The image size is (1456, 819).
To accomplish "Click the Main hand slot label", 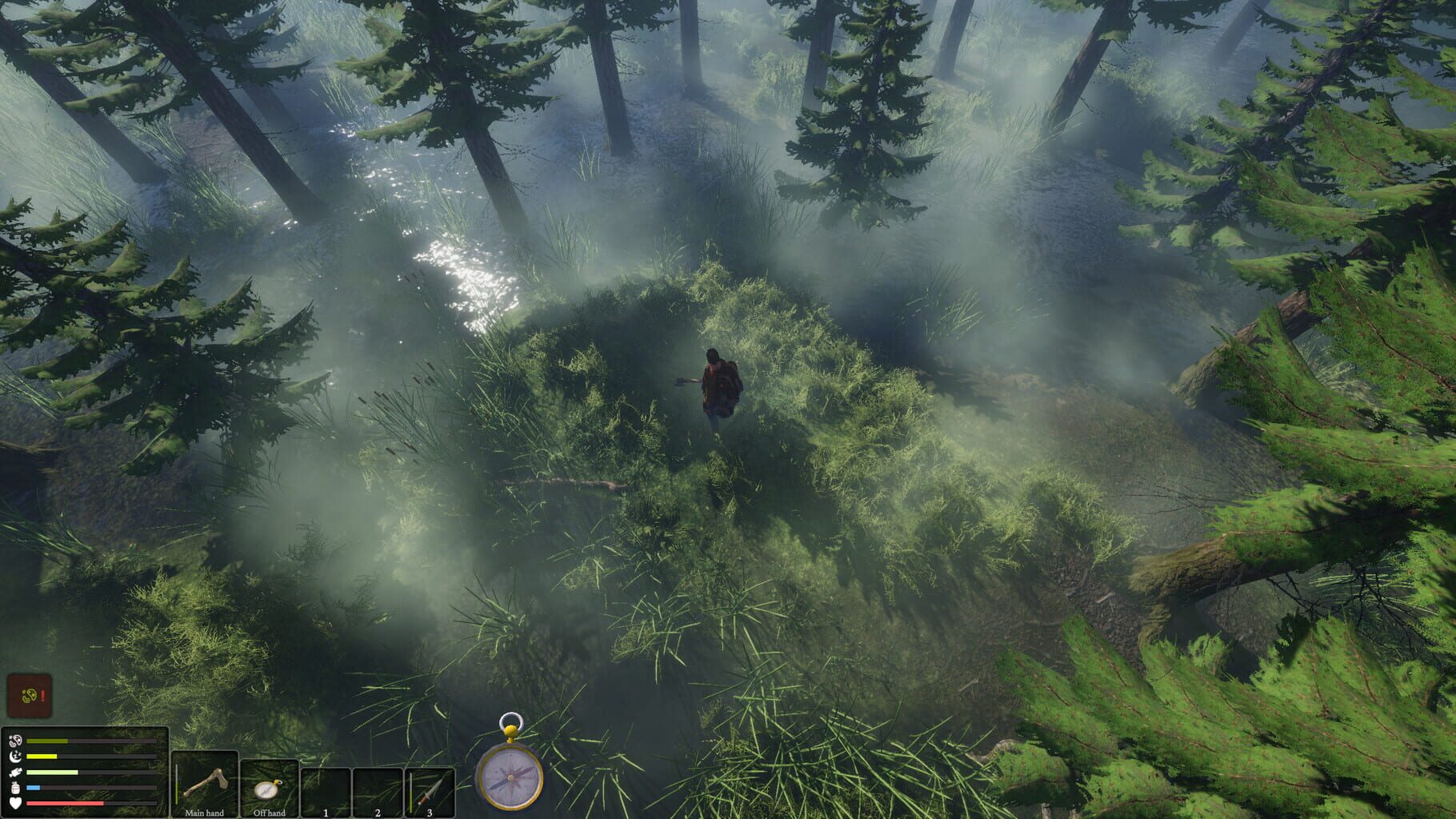I will coord(204,813).
